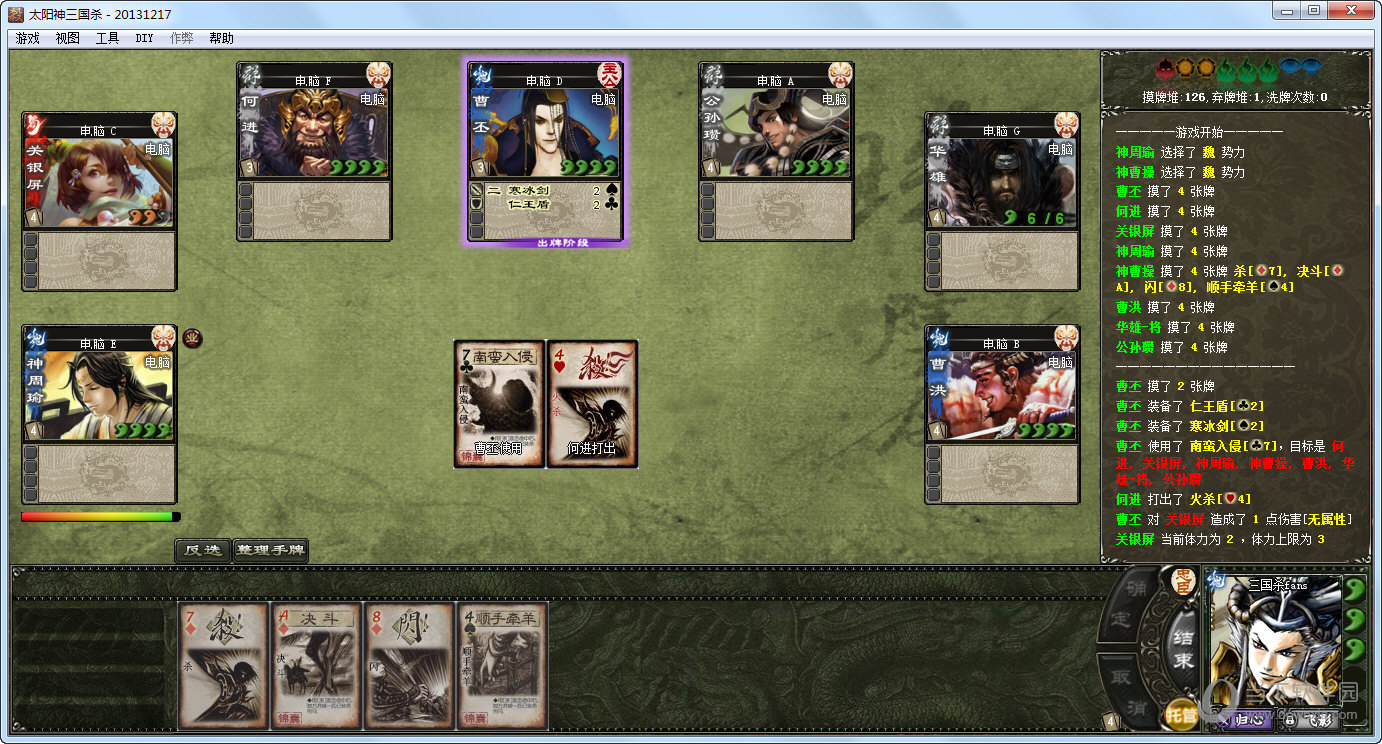The height and width of the screenshot is (744, 1382).
Task: Pick the 顺手牵羊 card in hand
Action: click(x=502, y=665)
